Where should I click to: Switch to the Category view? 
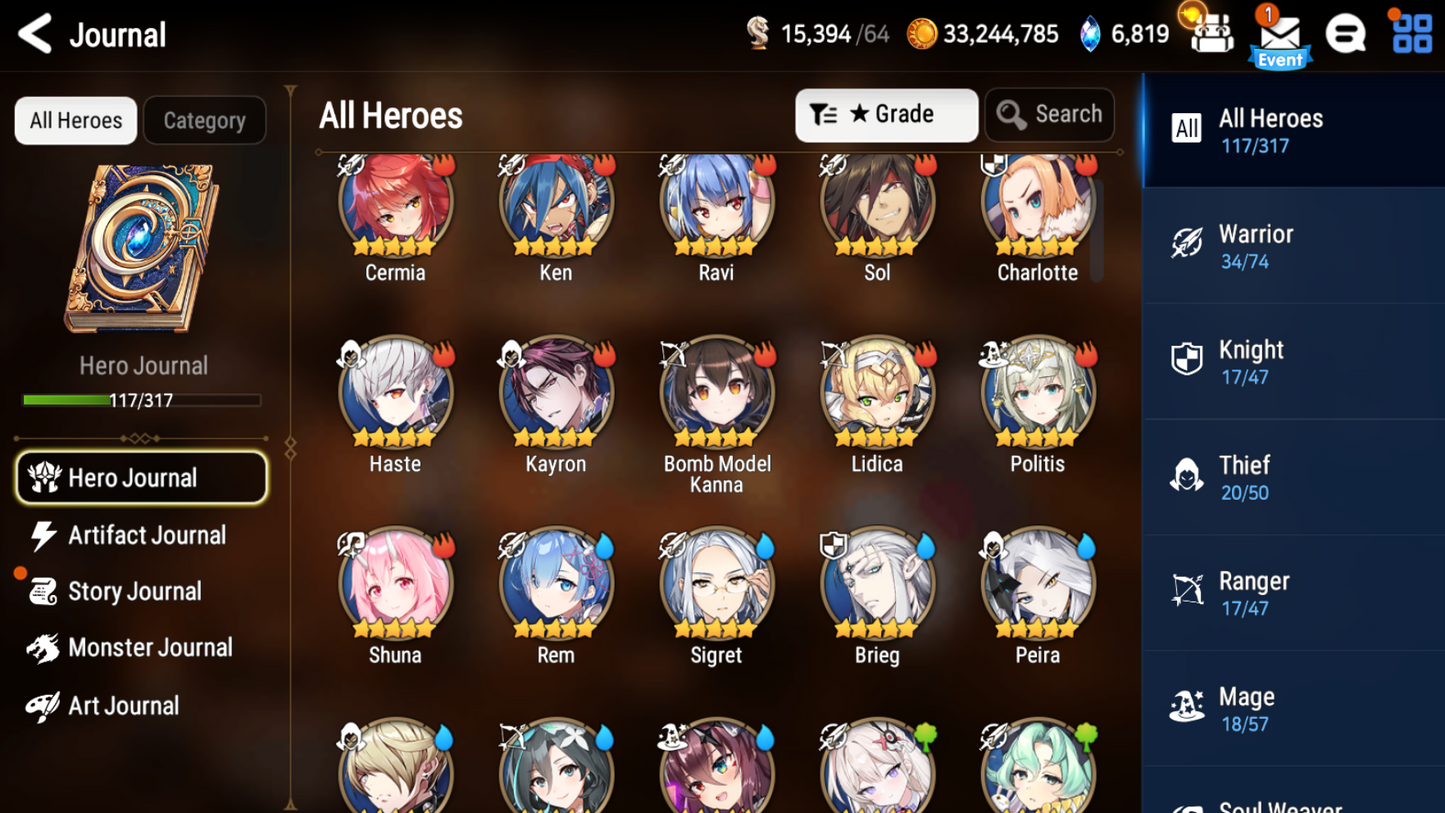coord(204,120)
